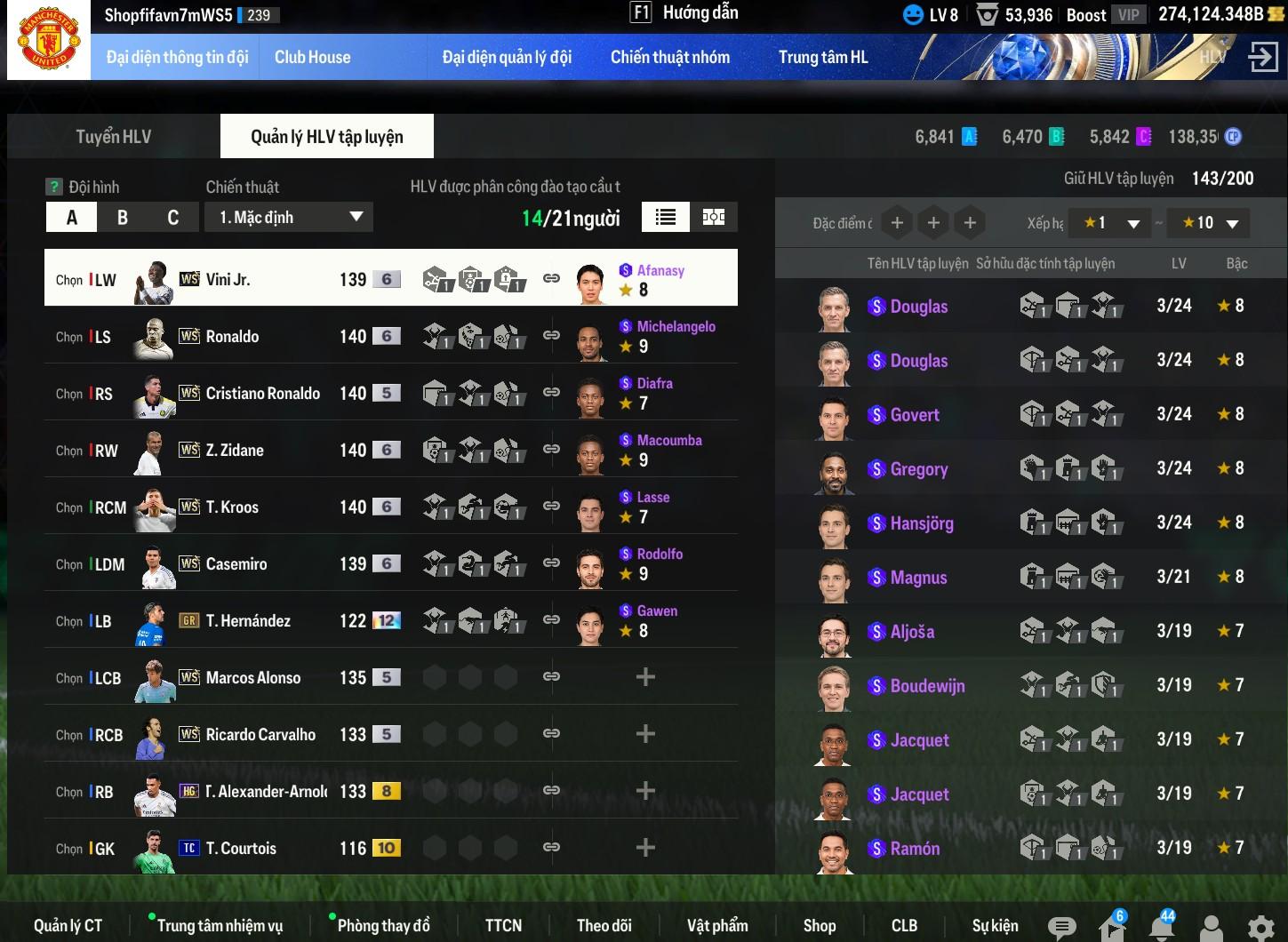This screenshot has width=1288, height=942.
Task: Open Phòng thay đồ menu
Action: (x=383, y=926)
